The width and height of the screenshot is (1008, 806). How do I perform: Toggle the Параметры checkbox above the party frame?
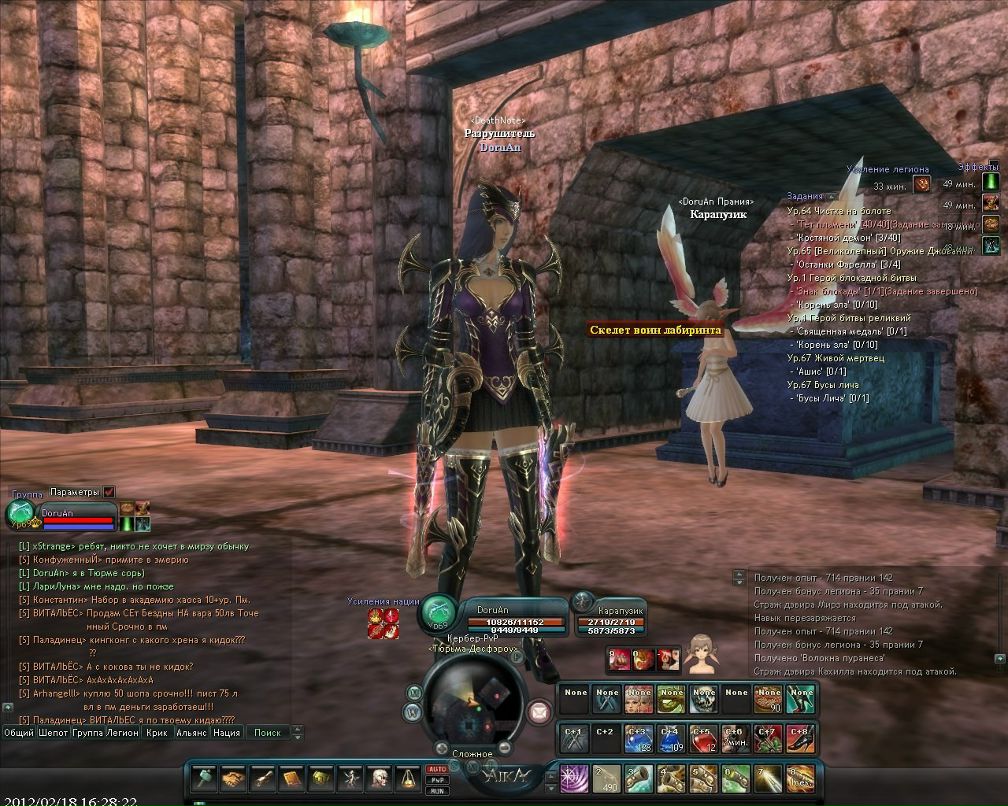coord(109,492)
